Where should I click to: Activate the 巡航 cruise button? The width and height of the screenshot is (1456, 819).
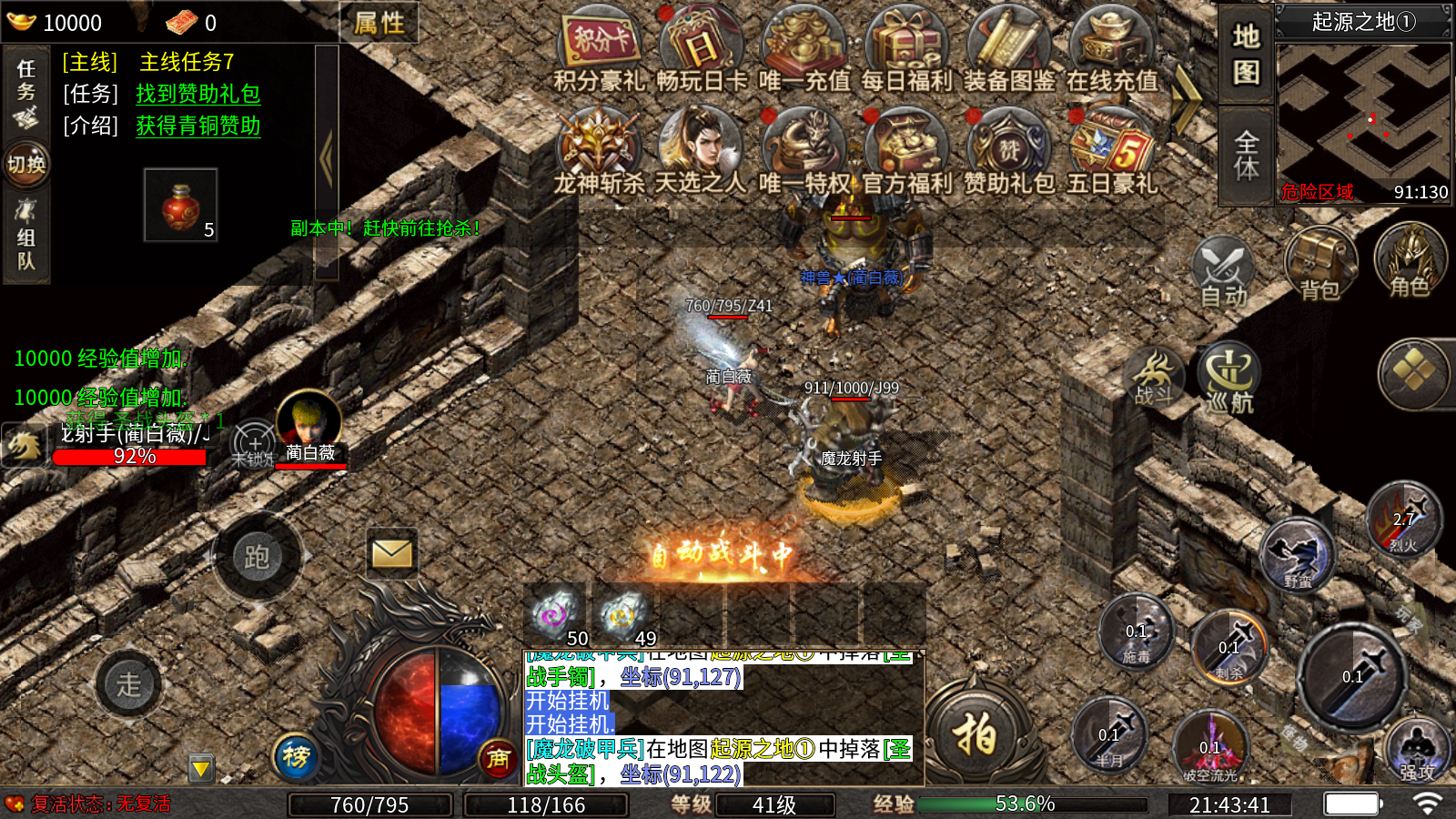click(1229, 378)
